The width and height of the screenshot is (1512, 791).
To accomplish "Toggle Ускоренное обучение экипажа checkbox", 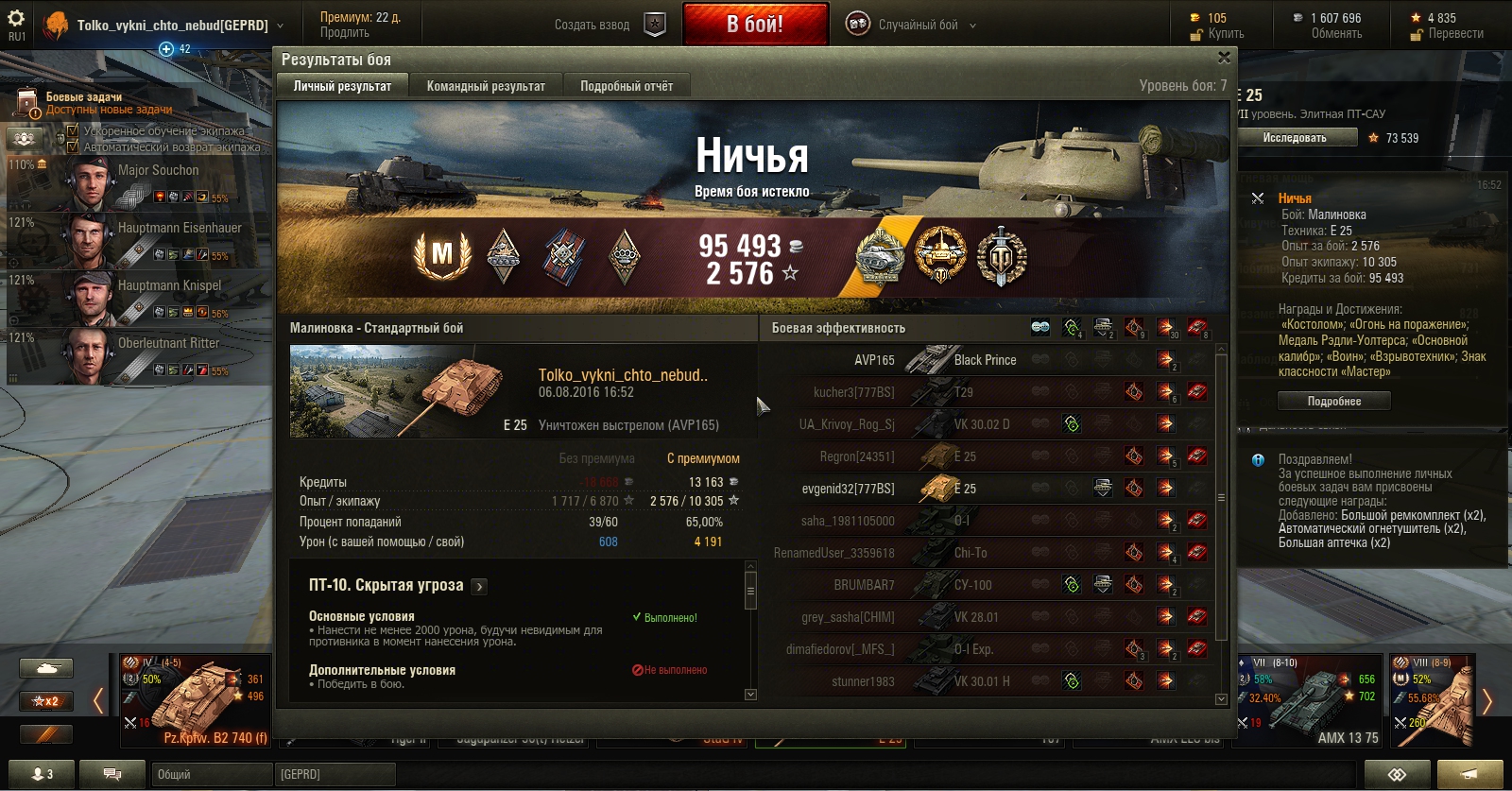I will (x=73, y=131).
